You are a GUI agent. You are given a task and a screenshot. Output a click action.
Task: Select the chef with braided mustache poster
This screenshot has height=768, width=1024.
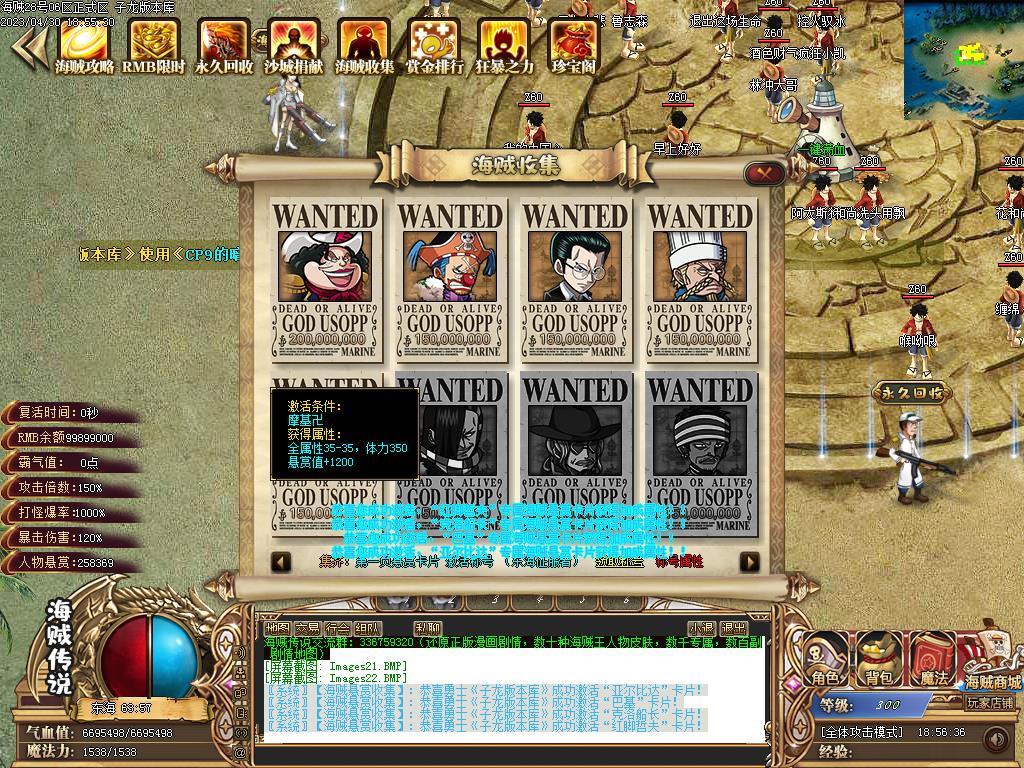(699, 280)
